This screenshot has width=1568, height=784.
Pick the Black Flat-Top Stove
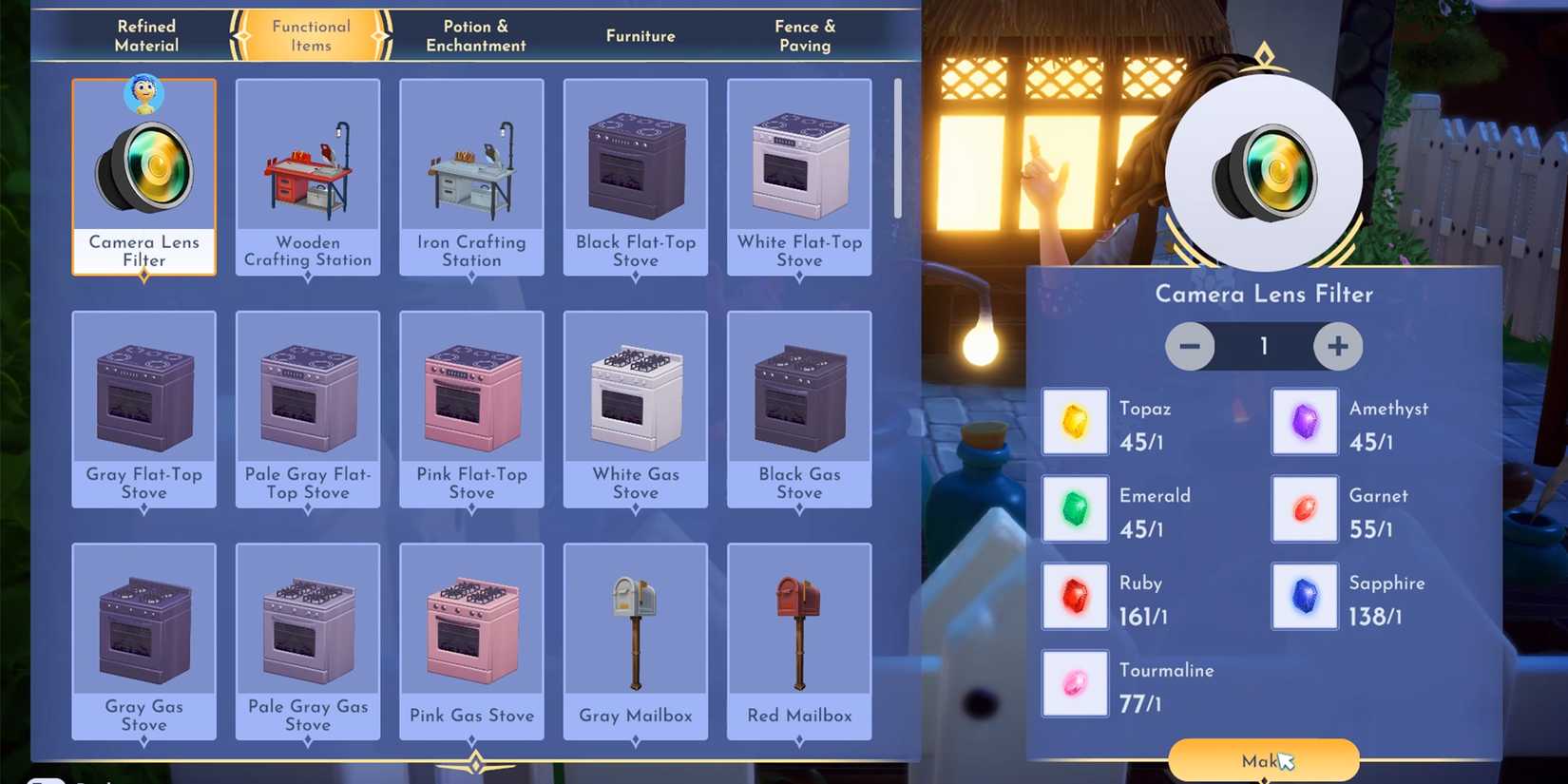point(636,178)
